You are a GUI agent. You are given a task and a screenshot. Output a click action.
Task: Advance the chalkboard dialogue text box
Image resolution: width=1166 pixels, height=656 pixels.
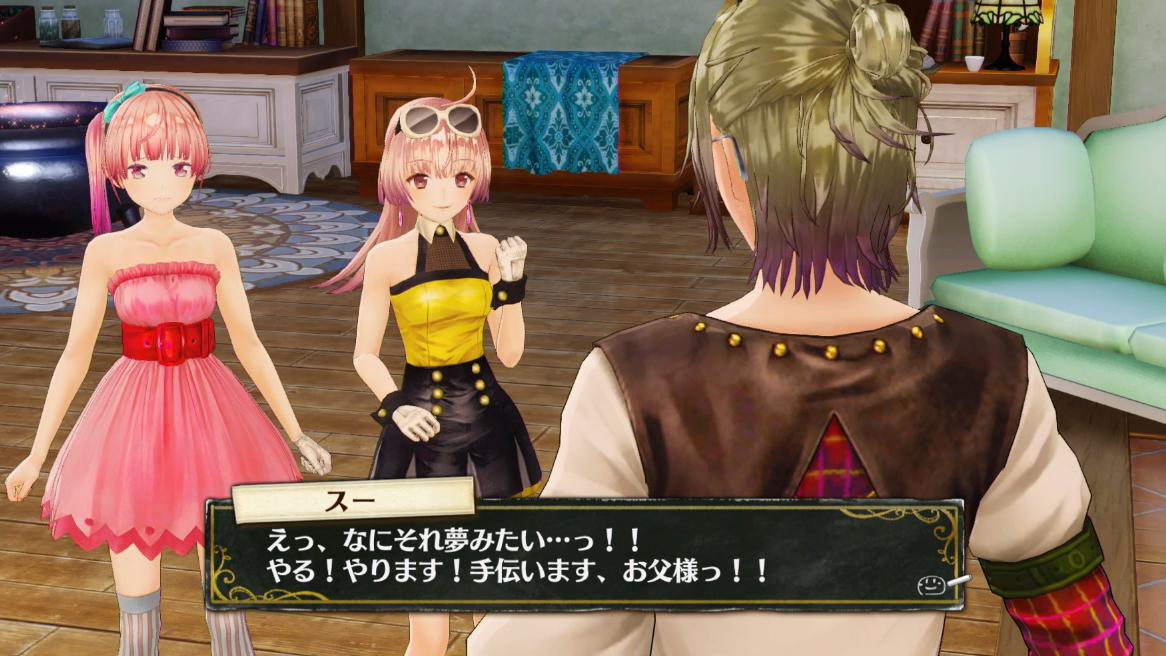pyautogui.click(x=583, y=557)
